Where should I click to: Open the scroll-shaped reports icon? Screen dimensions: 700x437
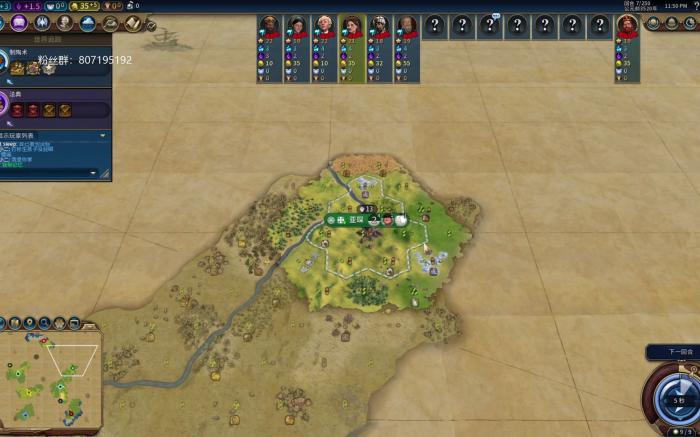(132, 23)
